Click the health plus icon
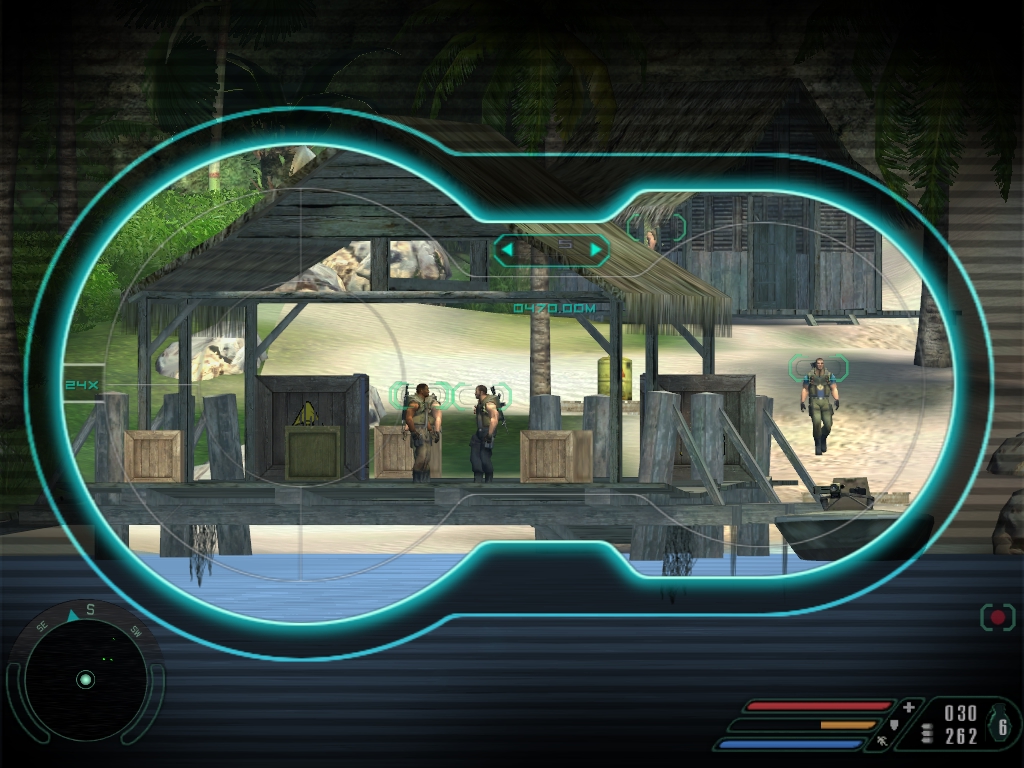The image size is (1024, 768). tap(908, 707)
